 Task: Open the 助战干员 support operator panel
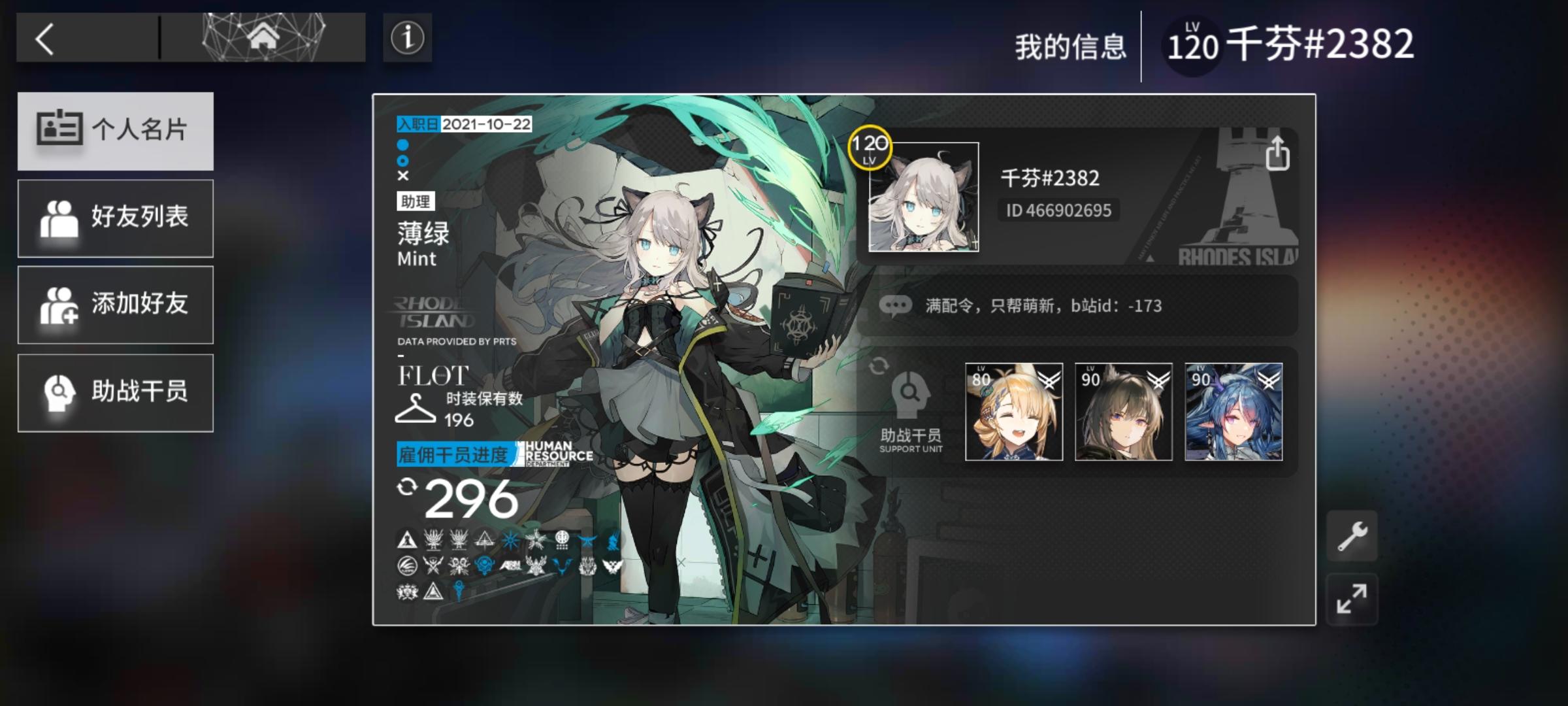tap(116, 392)
